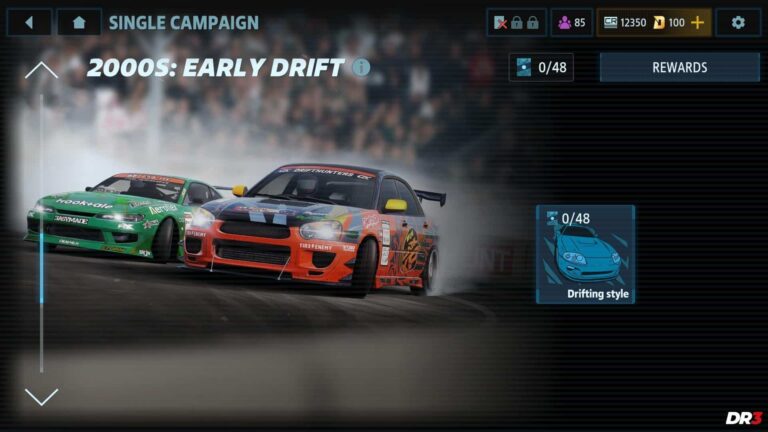Open the REWARDS panel
The image size is (768, 432).
679,67
